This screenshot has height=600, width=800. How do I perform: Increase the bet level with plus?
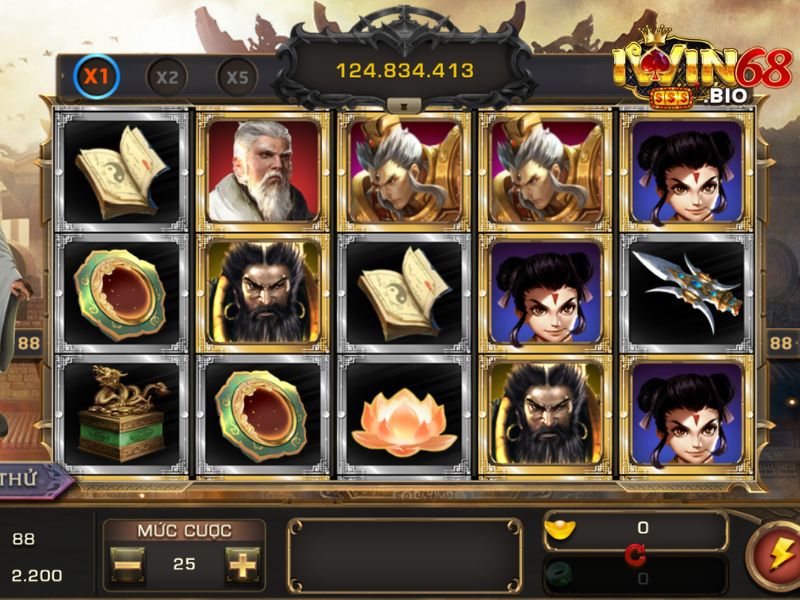coord(242,564)
